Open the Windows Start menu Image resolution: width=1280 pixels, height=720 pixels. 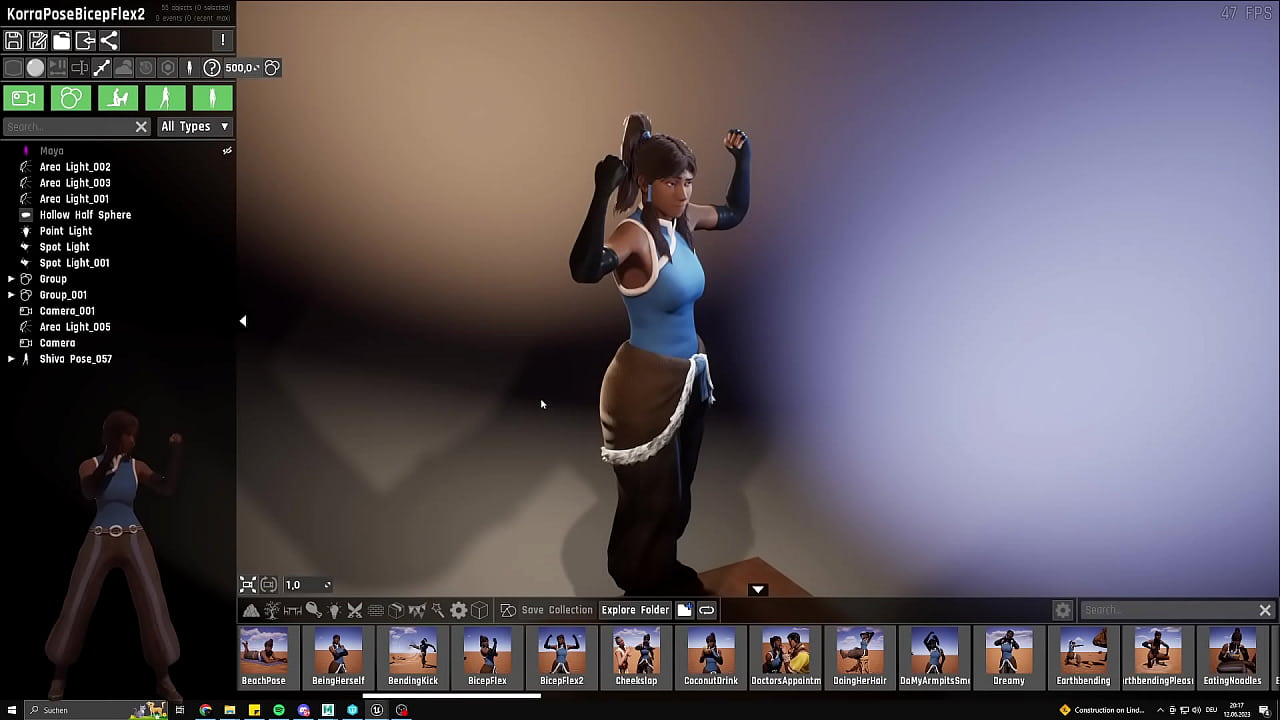coord(12,710)
